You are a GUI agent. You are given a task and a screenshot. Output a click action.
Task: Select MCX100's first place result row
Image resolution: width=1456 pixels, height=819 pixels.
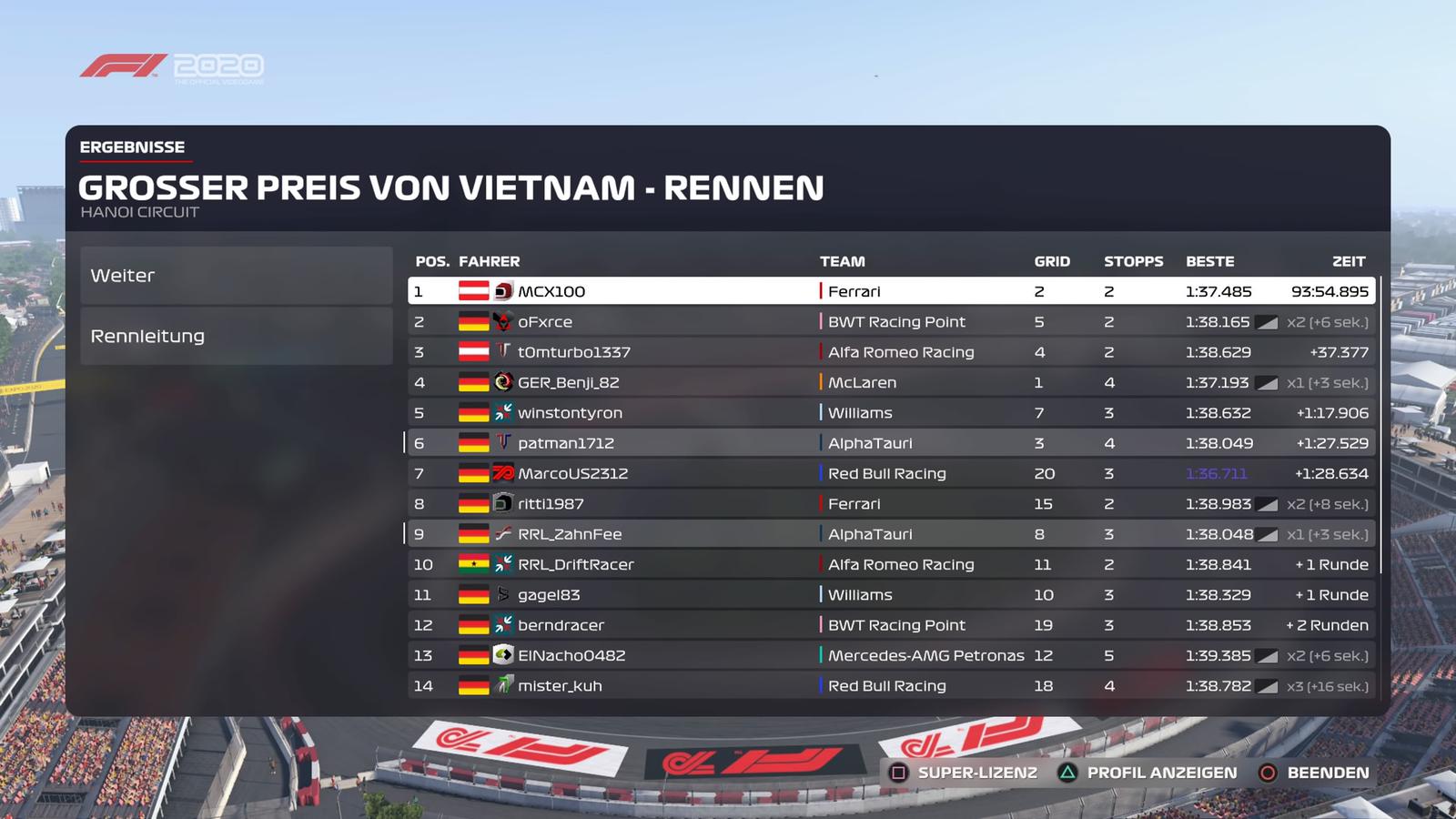coord(890,291)
